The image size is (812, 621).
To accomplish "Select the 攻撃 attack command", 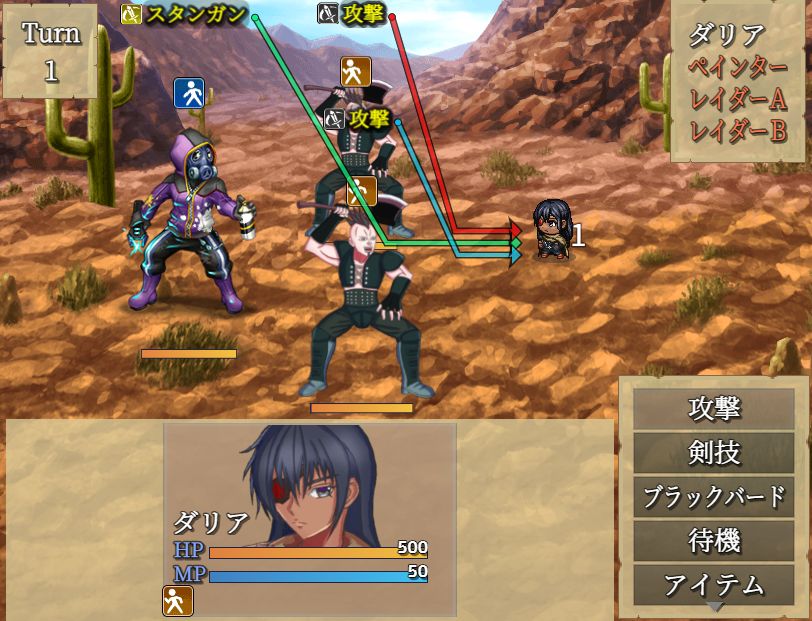I will (714, 409).
